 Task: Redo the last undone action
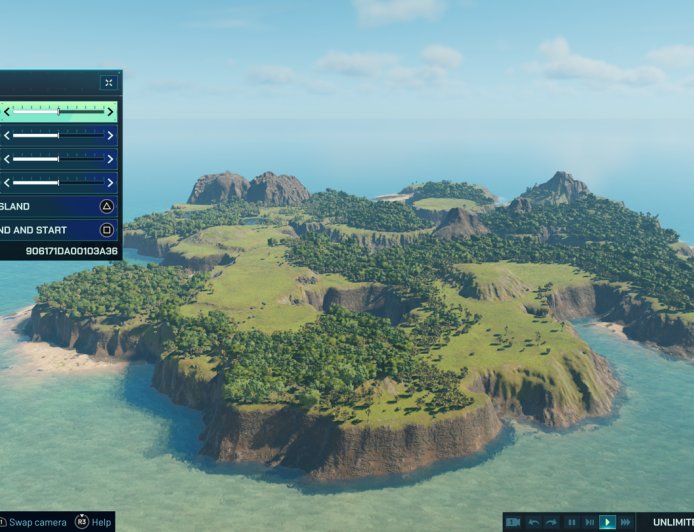click(551, 522)
